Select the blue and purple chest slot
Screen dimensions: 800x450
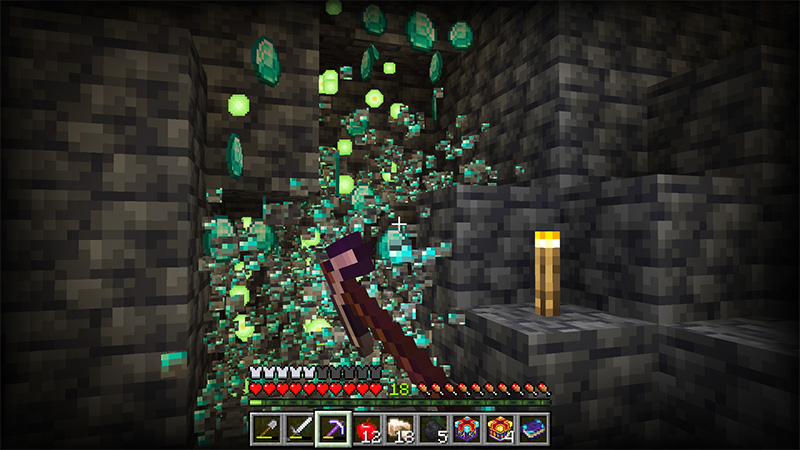point(466,430)
